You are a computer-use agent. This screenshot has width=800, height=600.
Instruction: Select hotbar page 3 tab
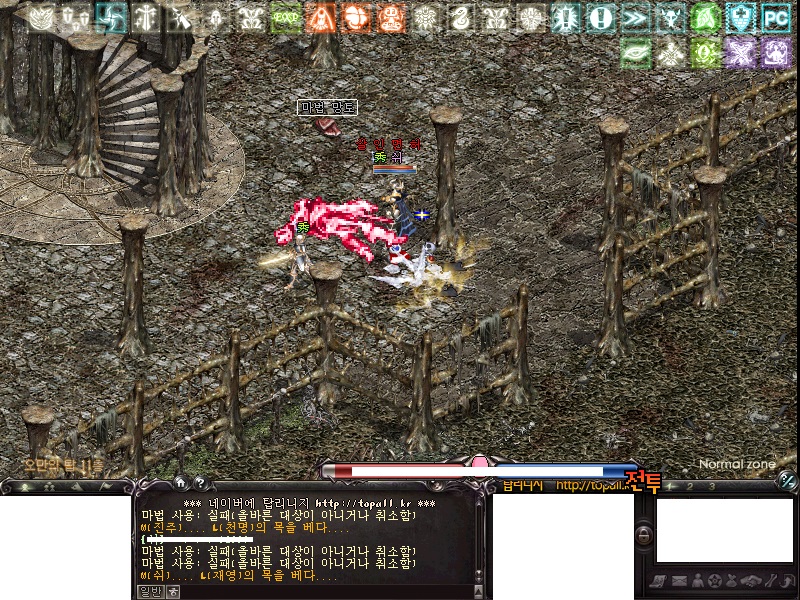coord(711,485)
